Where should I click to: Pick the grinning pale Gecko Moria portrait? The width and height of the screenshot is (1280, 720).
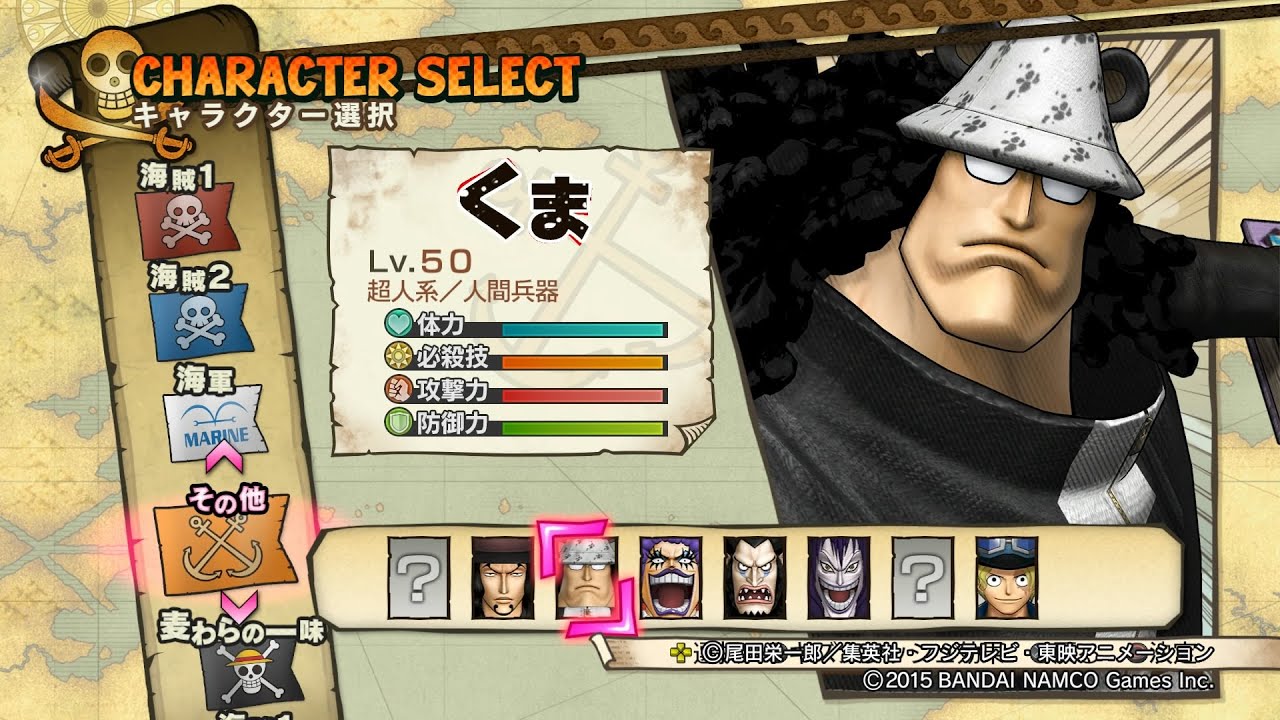[x=839, y=577]
